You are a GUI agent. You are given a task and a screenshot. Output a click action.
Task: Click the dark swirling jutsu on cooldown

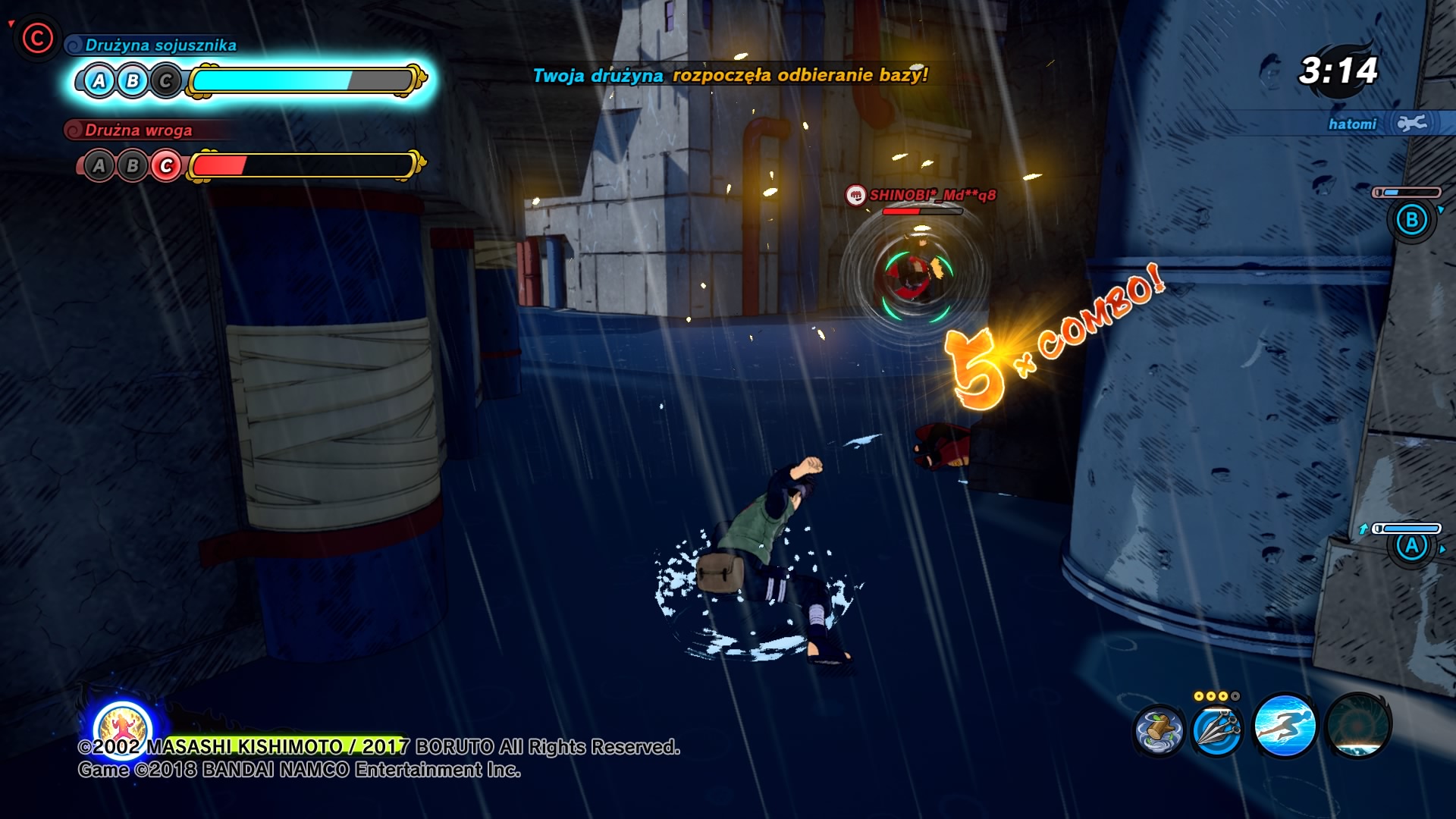coord(1357,726)
